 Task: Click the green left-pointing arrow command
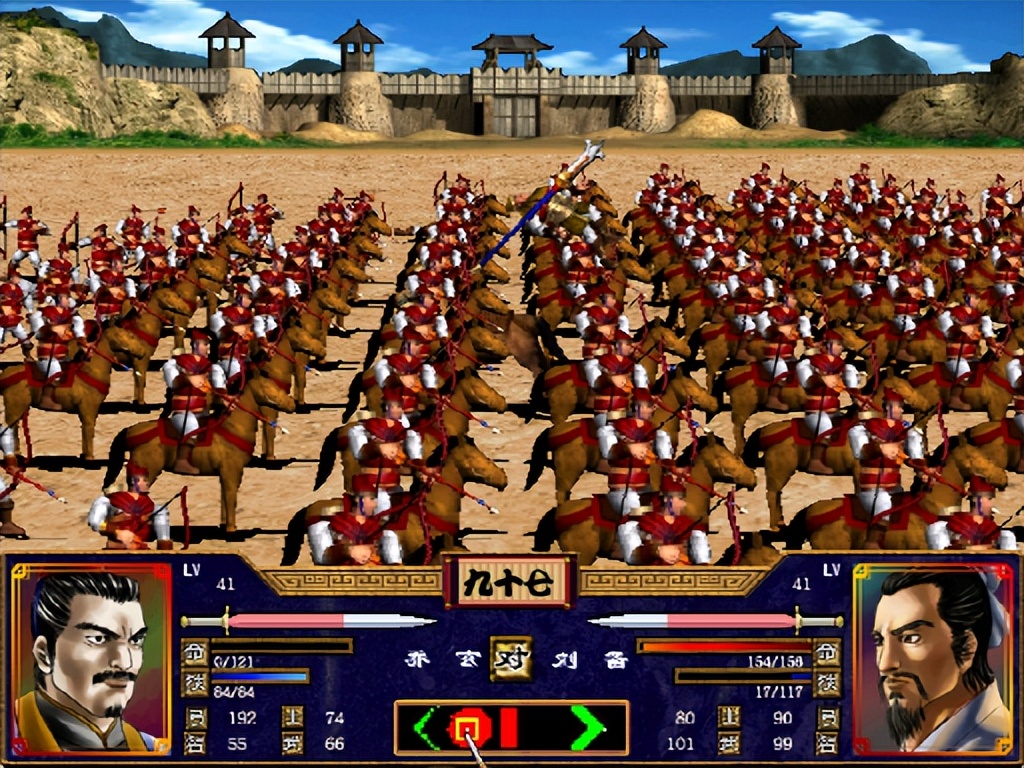click(427, 727)
